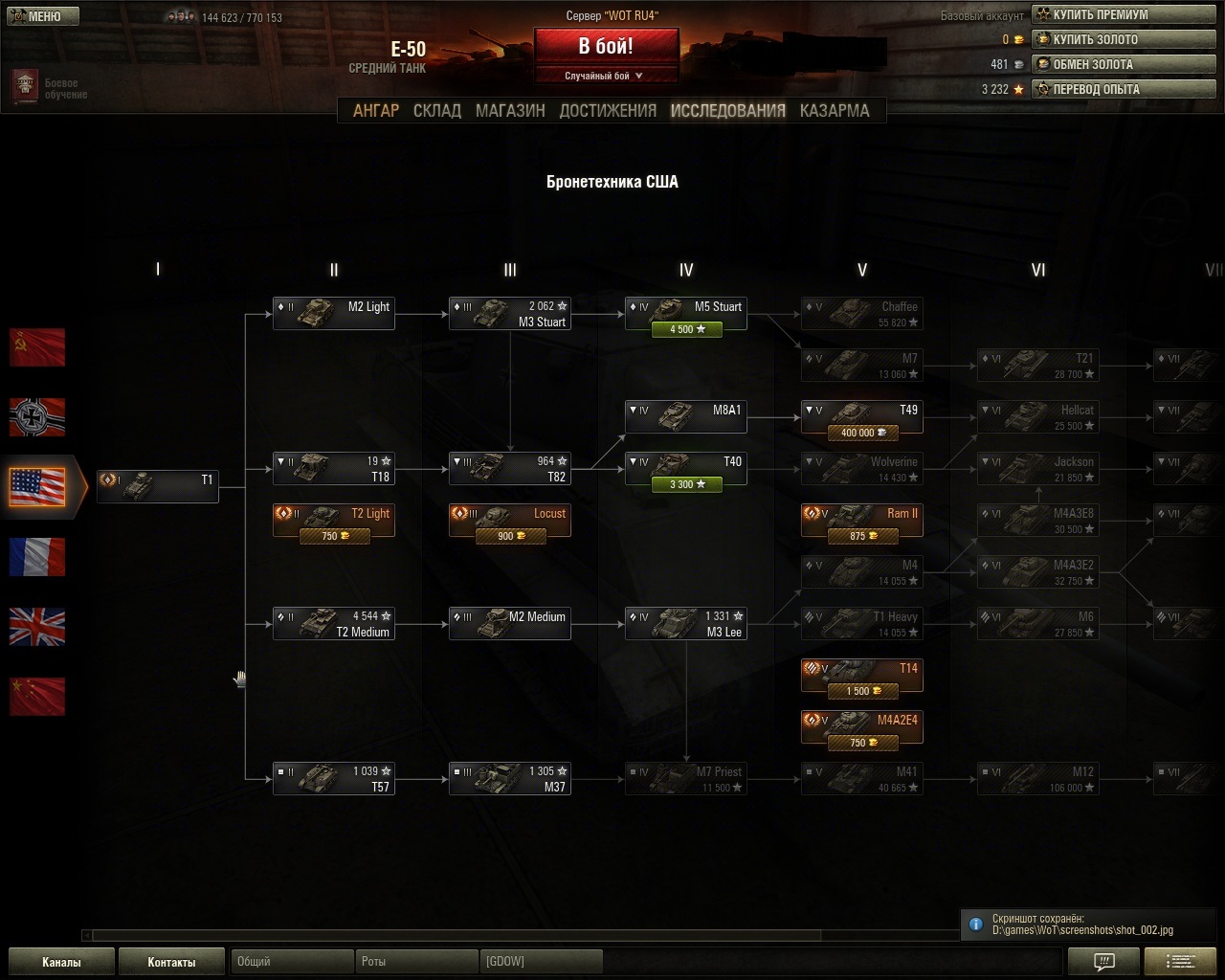Buy the T49 for 400 000 credits
Viewport: 1225px width, 980px height.
click(x=862, y=433)
